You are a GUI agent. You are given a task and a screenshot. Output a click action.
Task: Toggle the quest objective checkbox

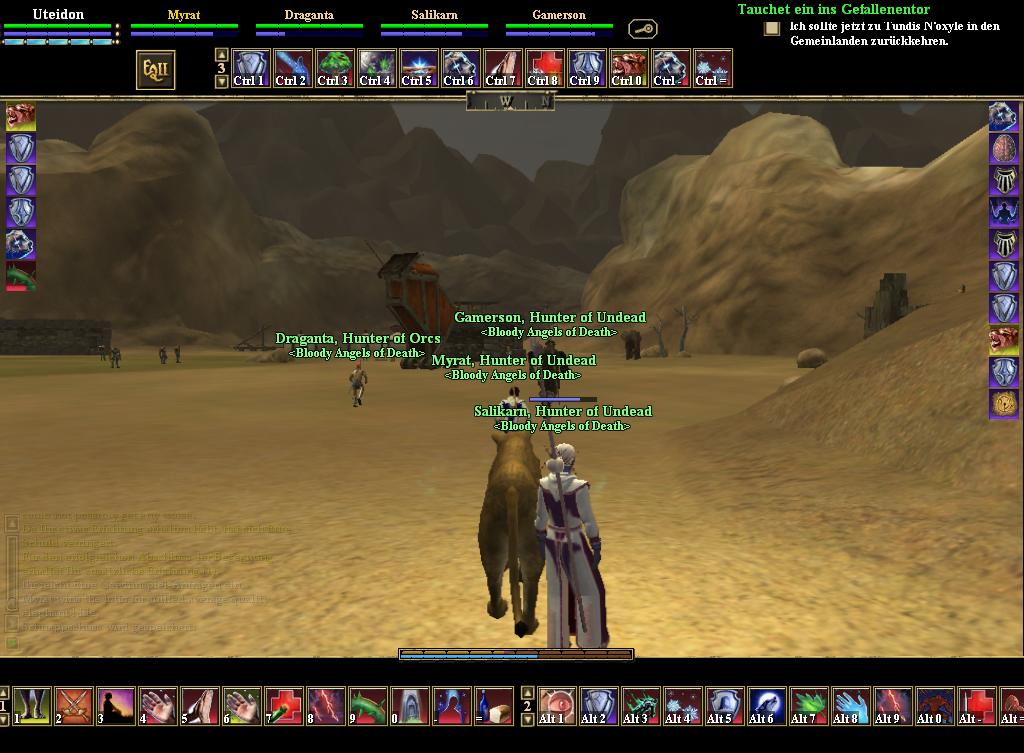[772, 29]
